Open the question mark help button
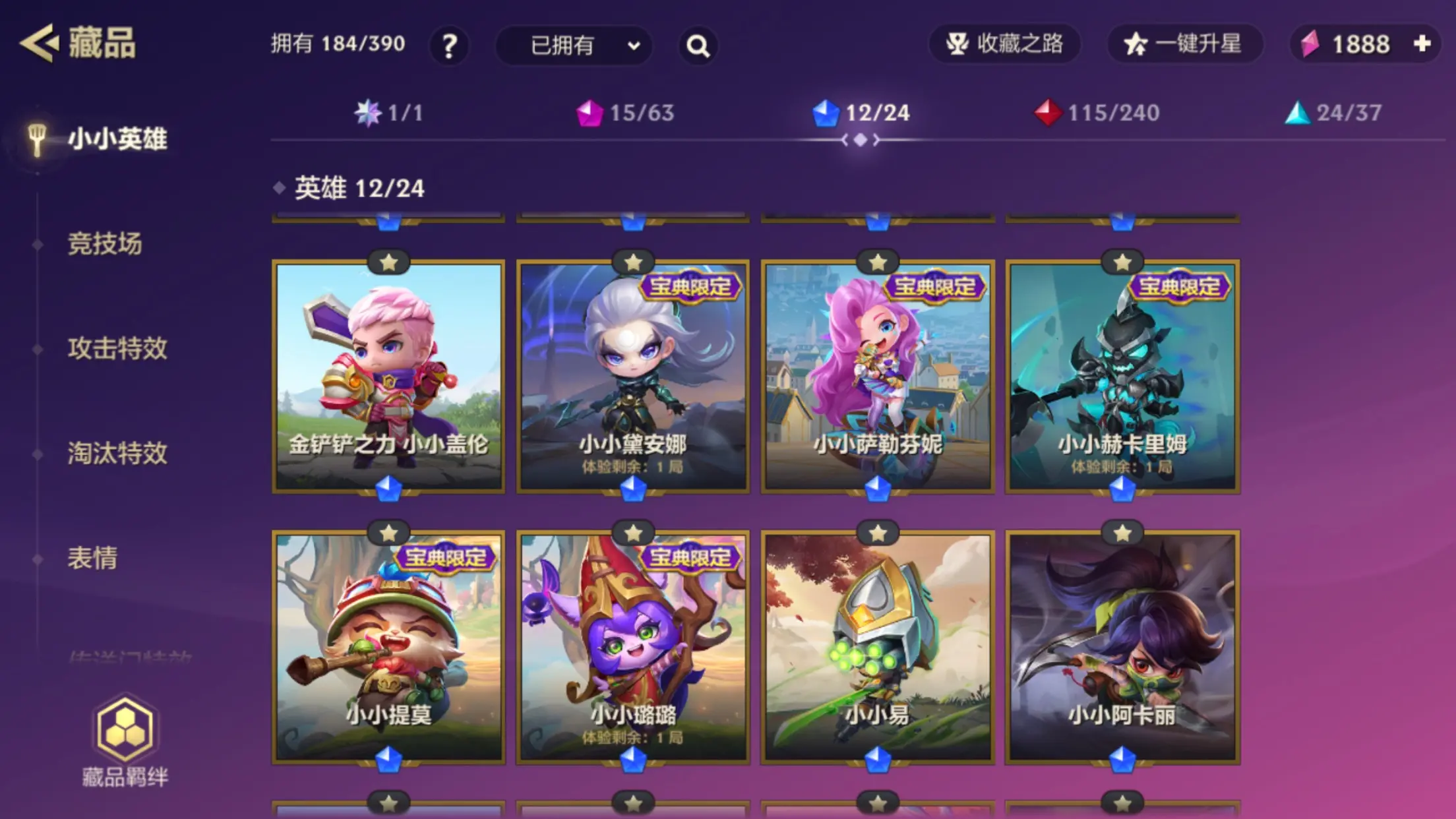Image resolution: width=1456 pixels, height=819 pixels. 449,45
